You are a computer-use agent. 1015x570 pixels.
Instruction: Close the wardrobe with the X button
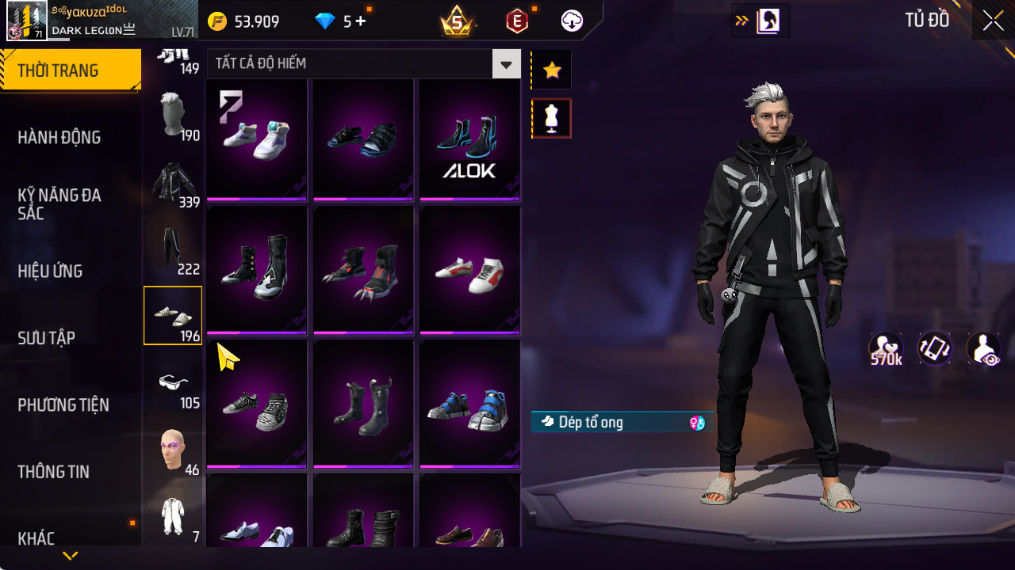click(992, 21)
